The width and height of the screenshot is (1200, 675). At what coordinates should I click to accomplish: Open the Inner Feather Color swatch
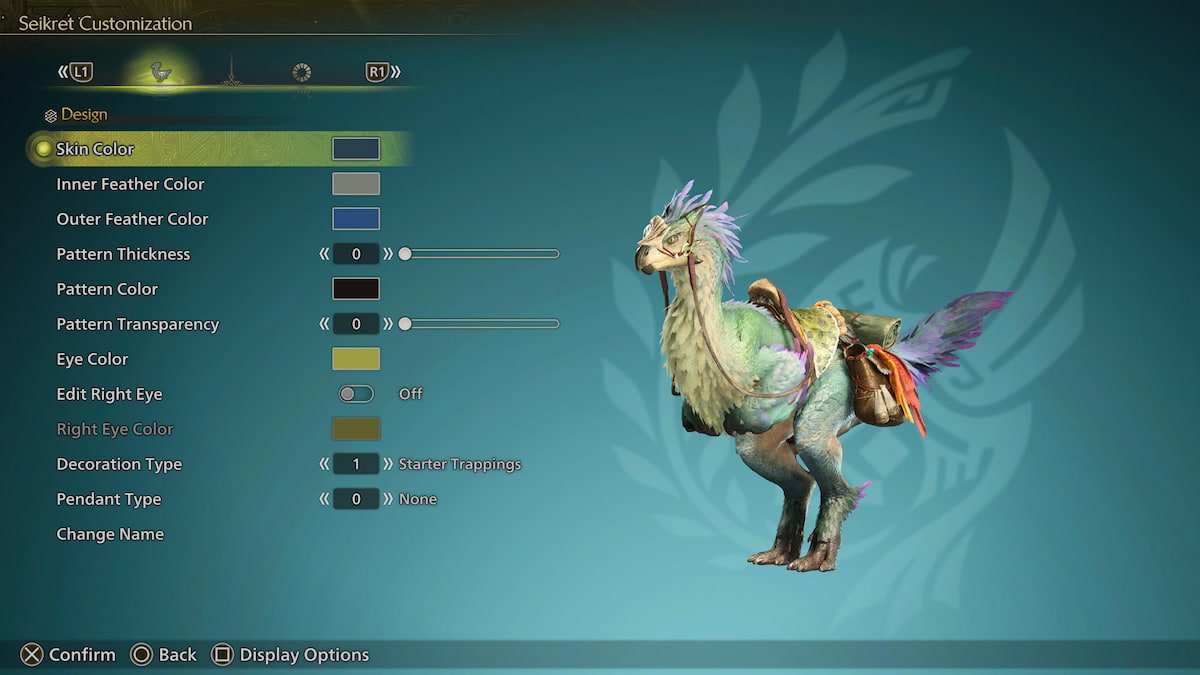356,184
